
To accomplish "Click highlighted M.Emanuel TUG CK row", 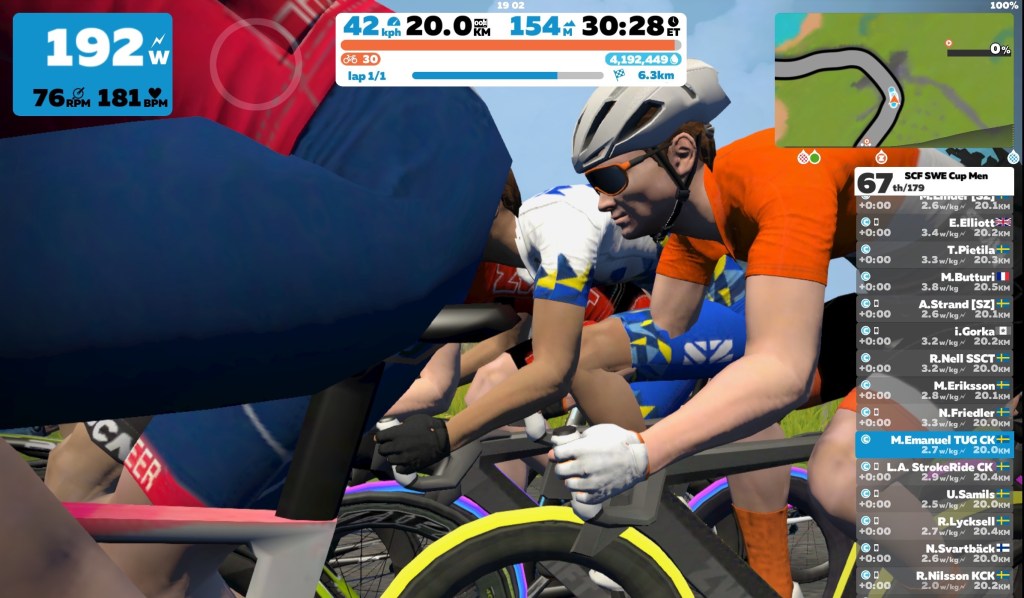I will point(934,444).
